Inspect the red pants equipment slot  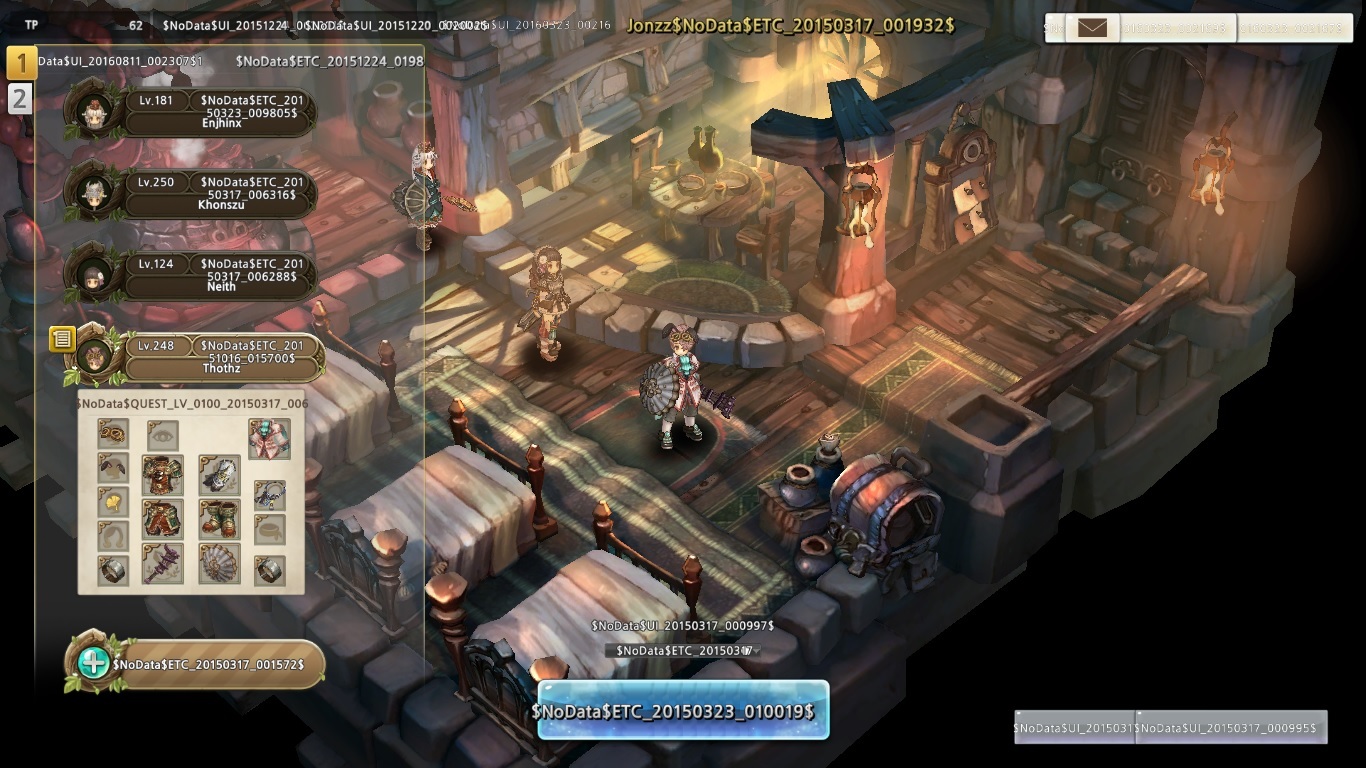click(x=162, y=520)
